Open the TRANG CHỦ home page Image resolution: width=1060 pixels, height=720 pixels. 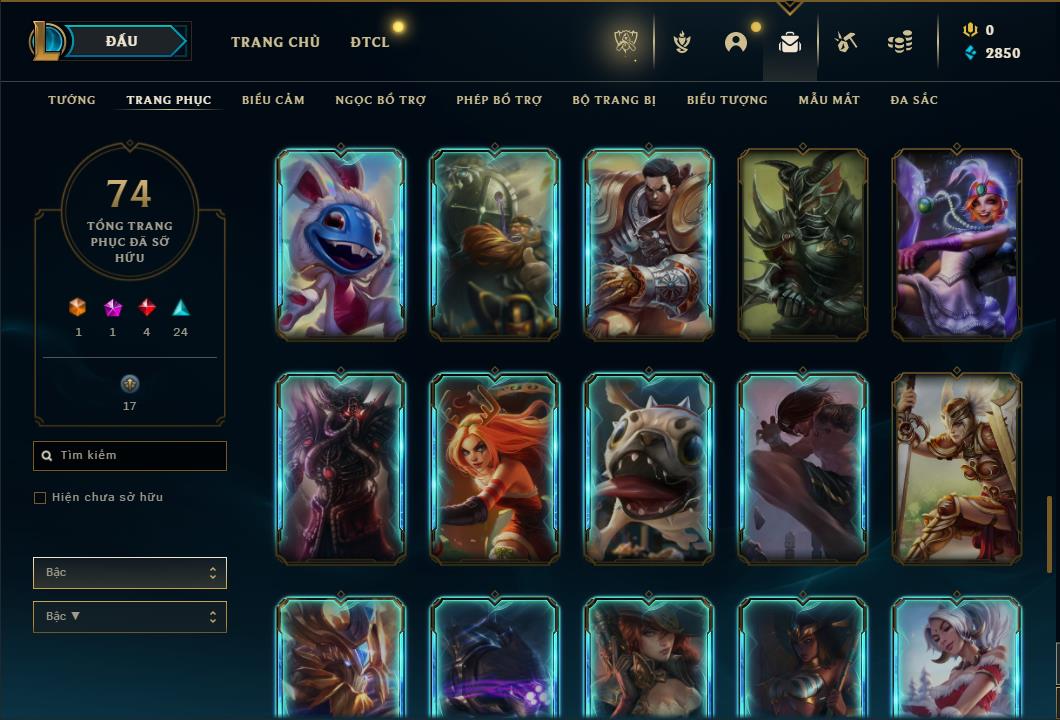275,42
